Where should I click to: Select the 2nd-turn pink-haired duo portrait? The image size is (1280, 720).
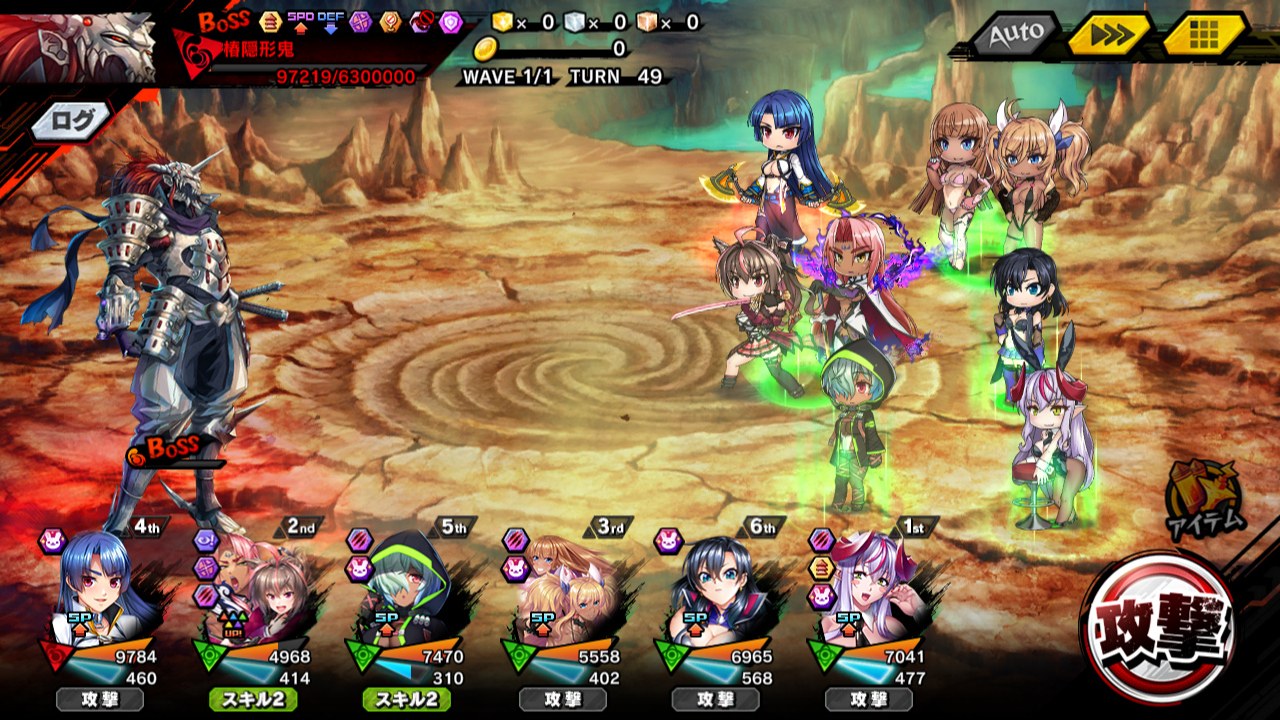[x=254, y=585]
